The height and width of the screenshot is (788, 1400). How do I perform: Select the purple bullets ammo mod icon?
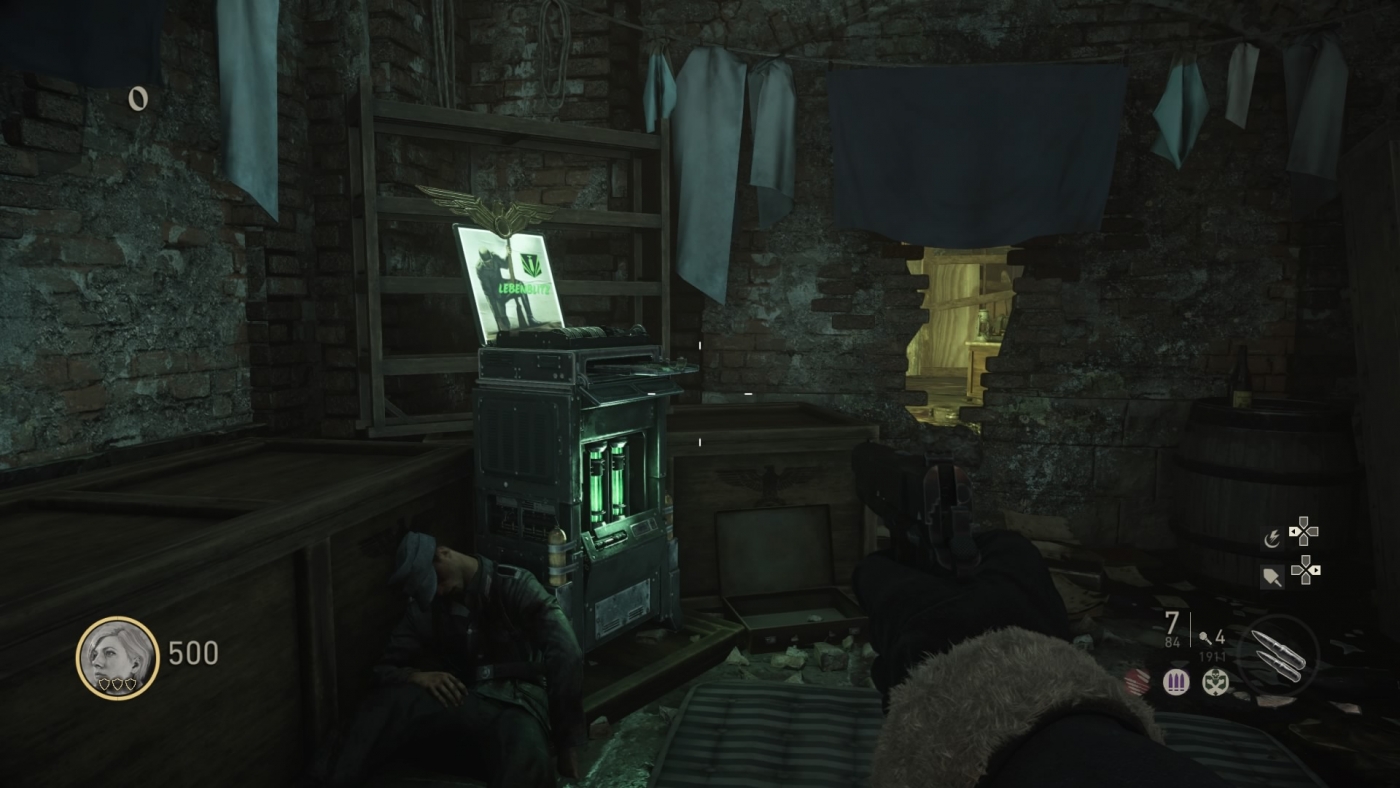(x=1176, y=681)
